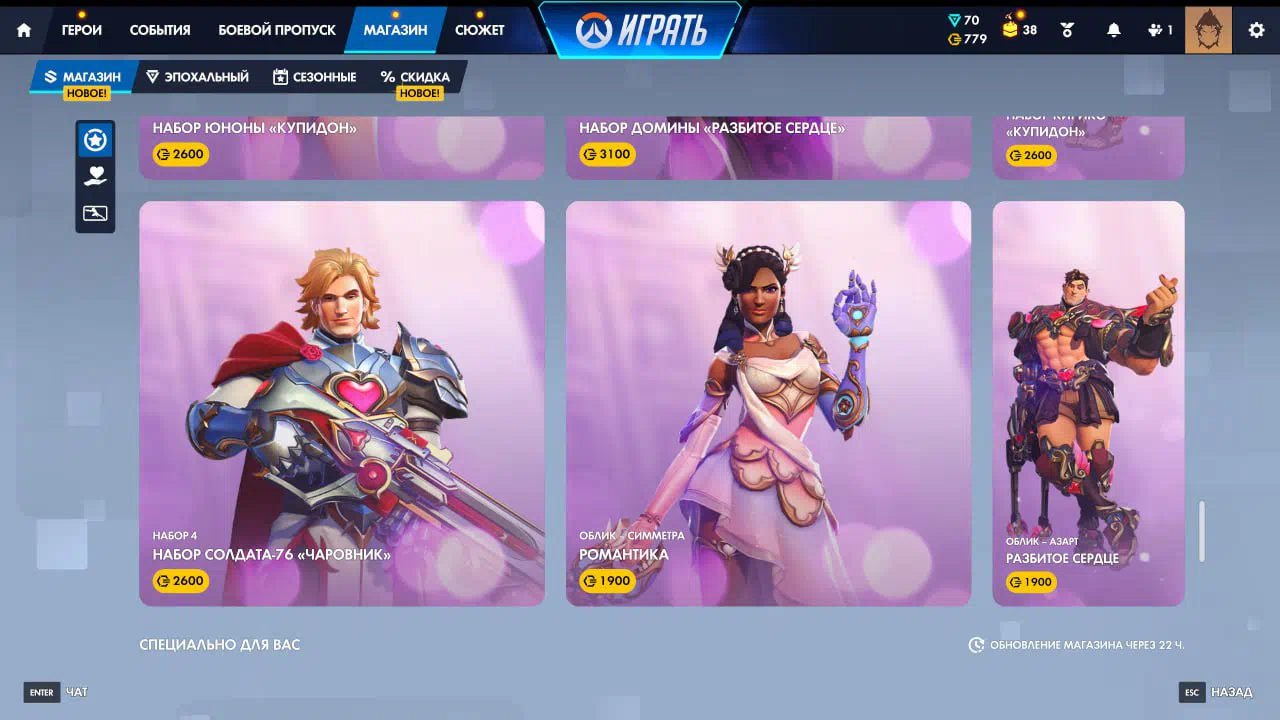The height and width of the screenshot is (720, 1280).
Task: Click the Играть button
Action: pos(641,31)
